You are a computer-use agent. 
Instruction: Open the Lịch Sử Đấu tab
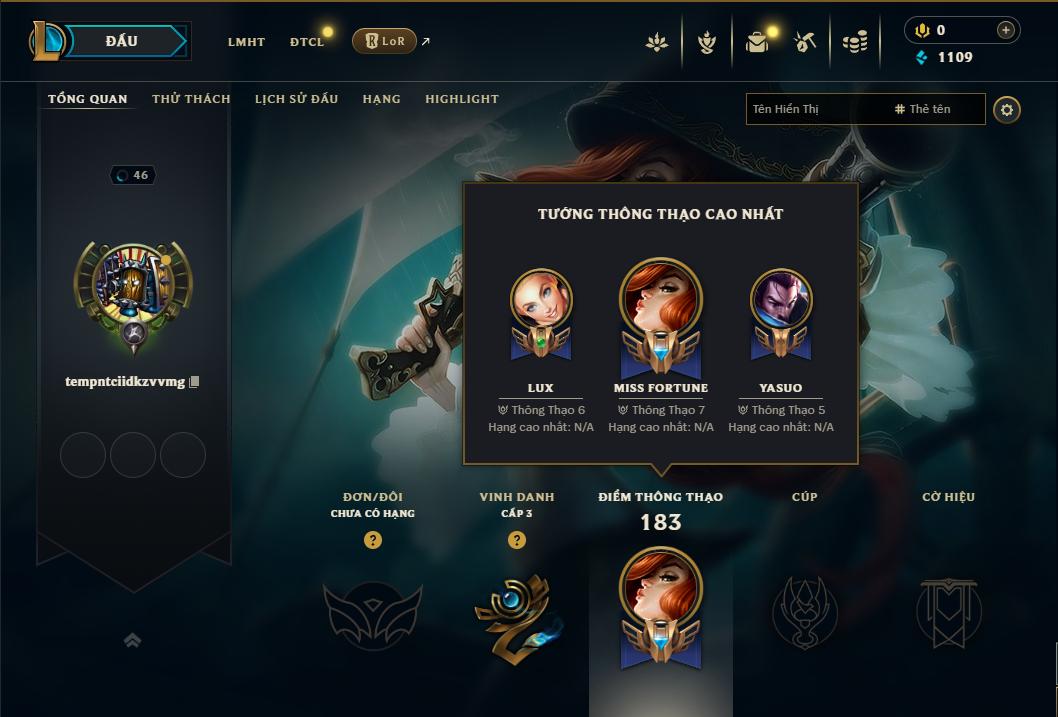click(296, 99)
